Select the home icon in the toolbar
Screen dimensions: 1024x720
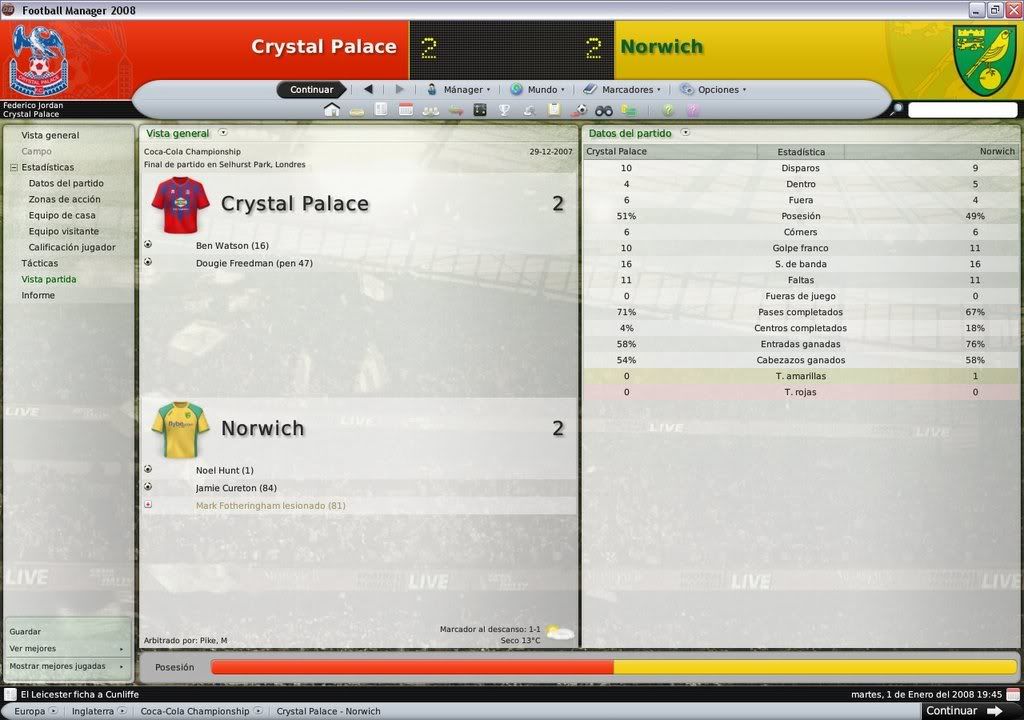coord(332,110)
